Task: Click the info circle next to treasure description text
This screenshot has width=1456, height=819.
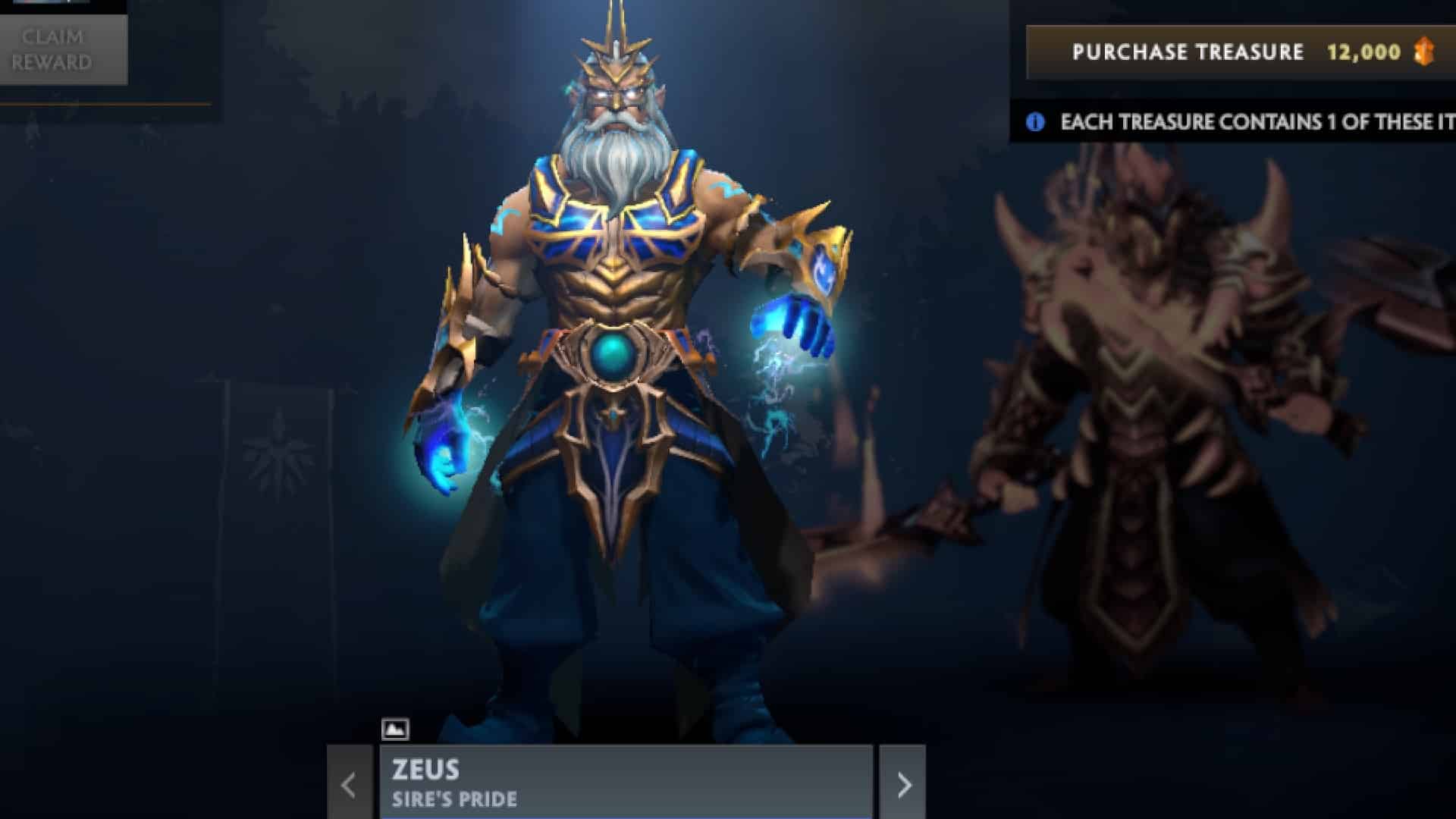Action: (x=1034, y=119)
